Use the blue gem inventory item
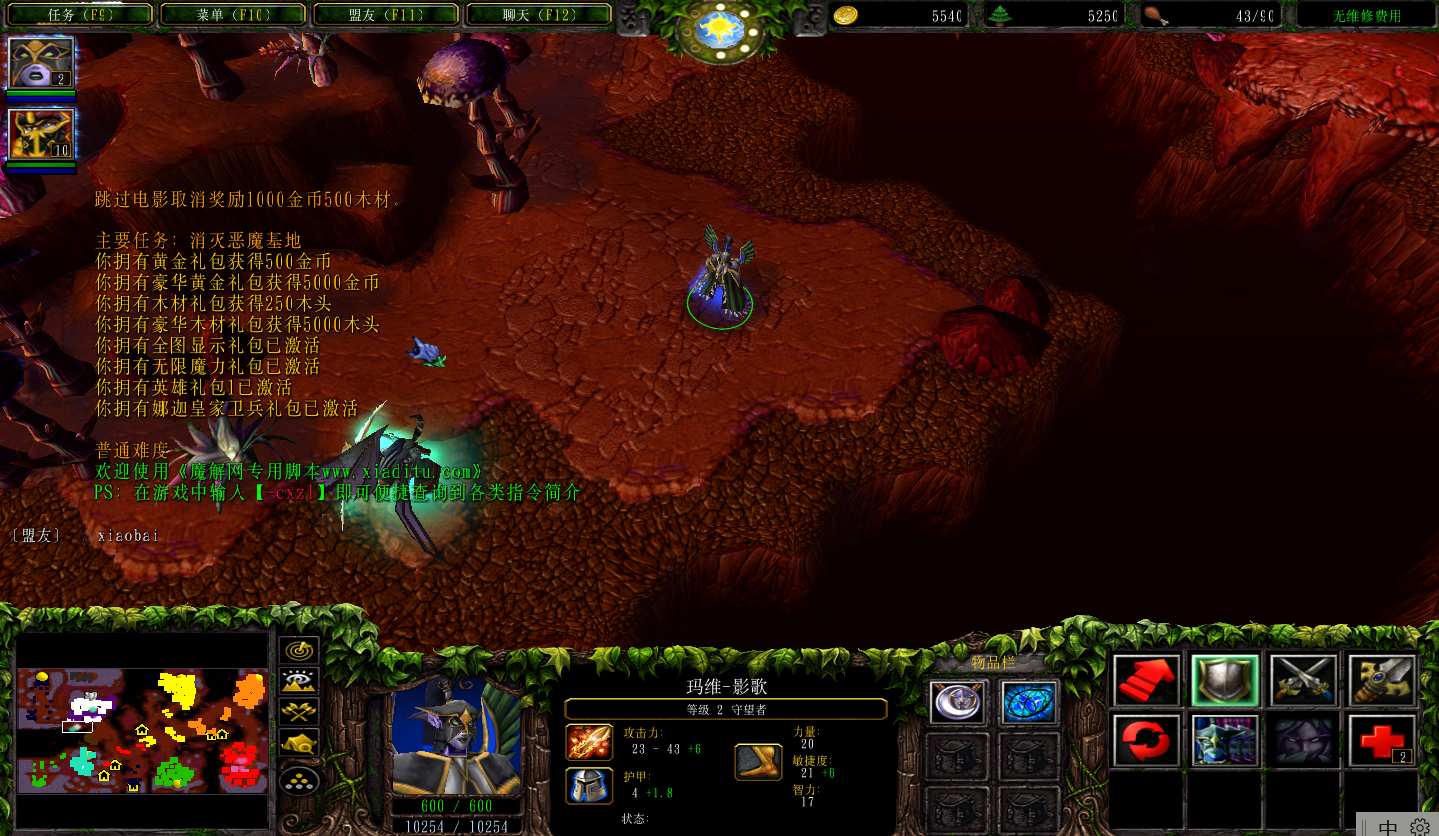 click(1028, 701)
